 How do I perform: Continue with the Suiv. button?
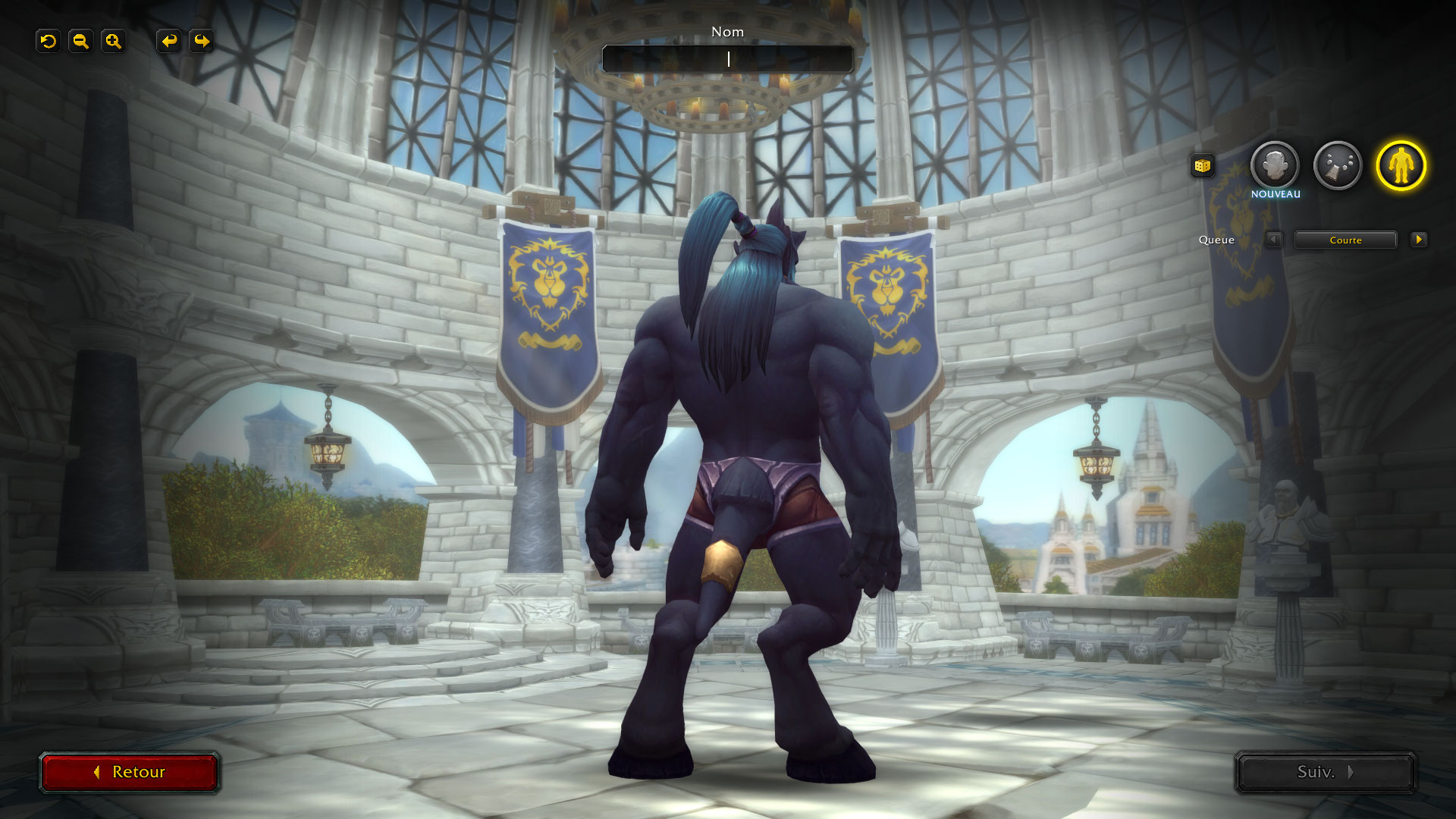[x=1325, y=772]
